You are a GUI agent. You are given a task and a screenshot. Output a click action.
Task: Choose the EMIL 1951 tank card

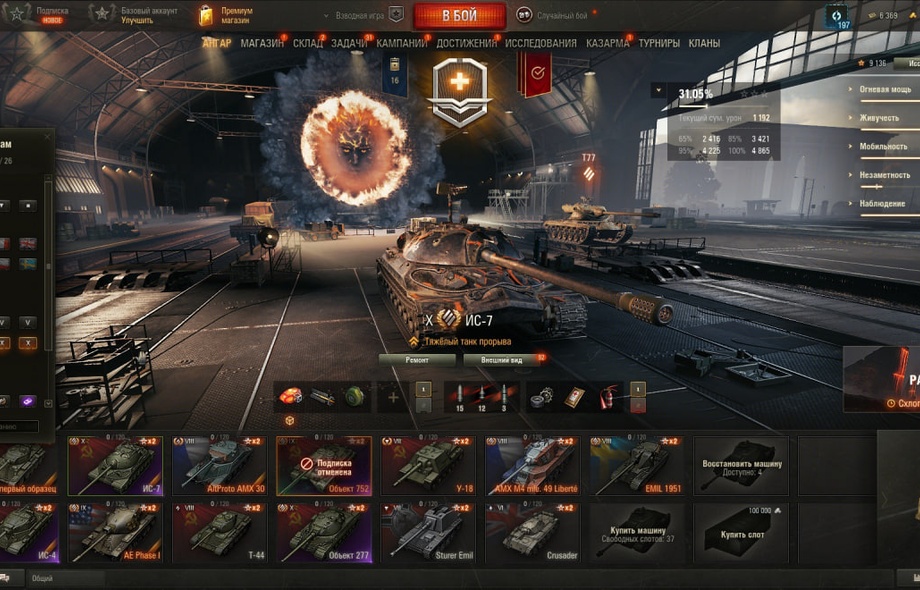[636, 465]
